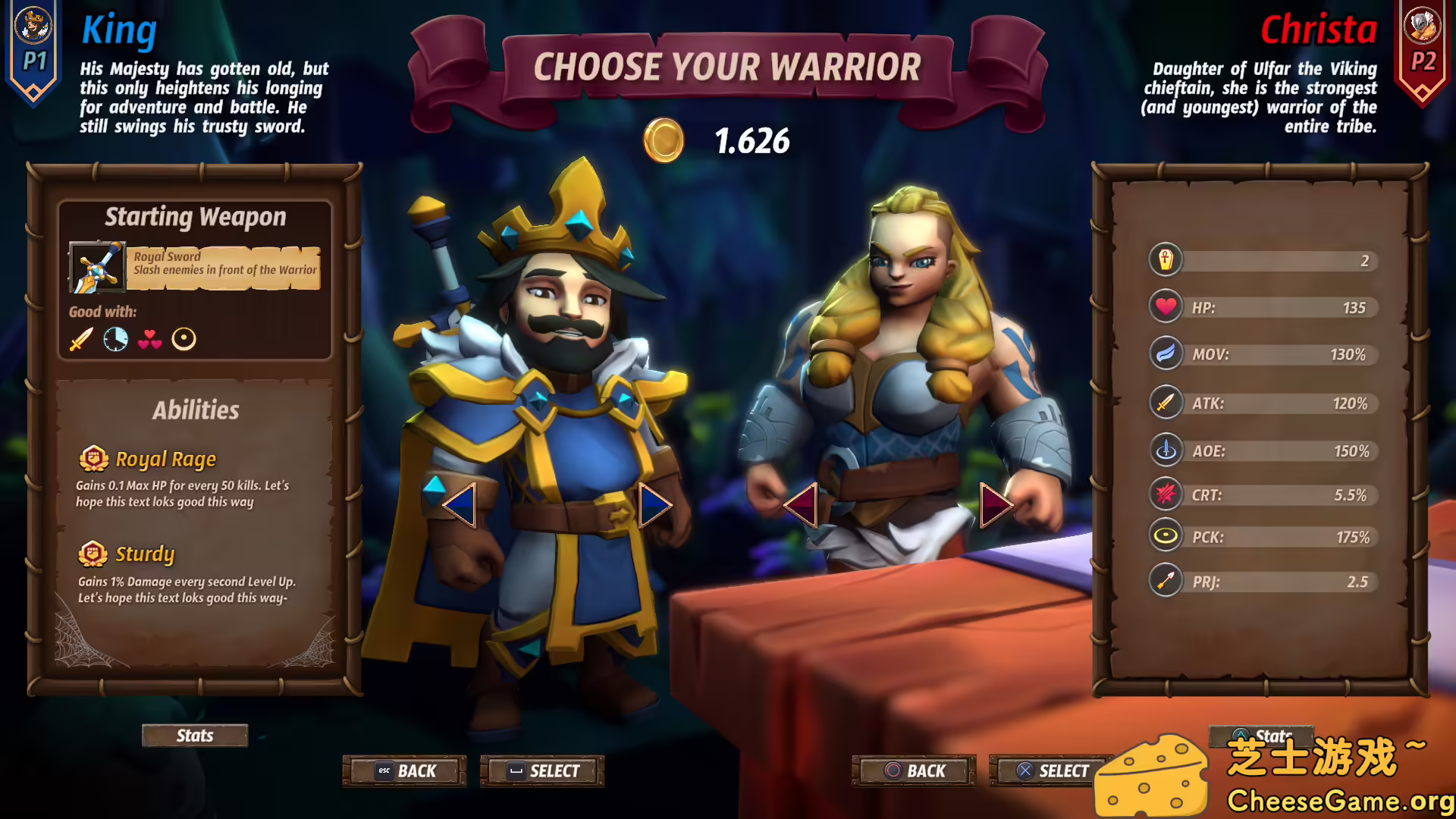Click the Sturdy ability medal icon
The width and height of the screenshot is (1456, 819).
tap(93, 554)
